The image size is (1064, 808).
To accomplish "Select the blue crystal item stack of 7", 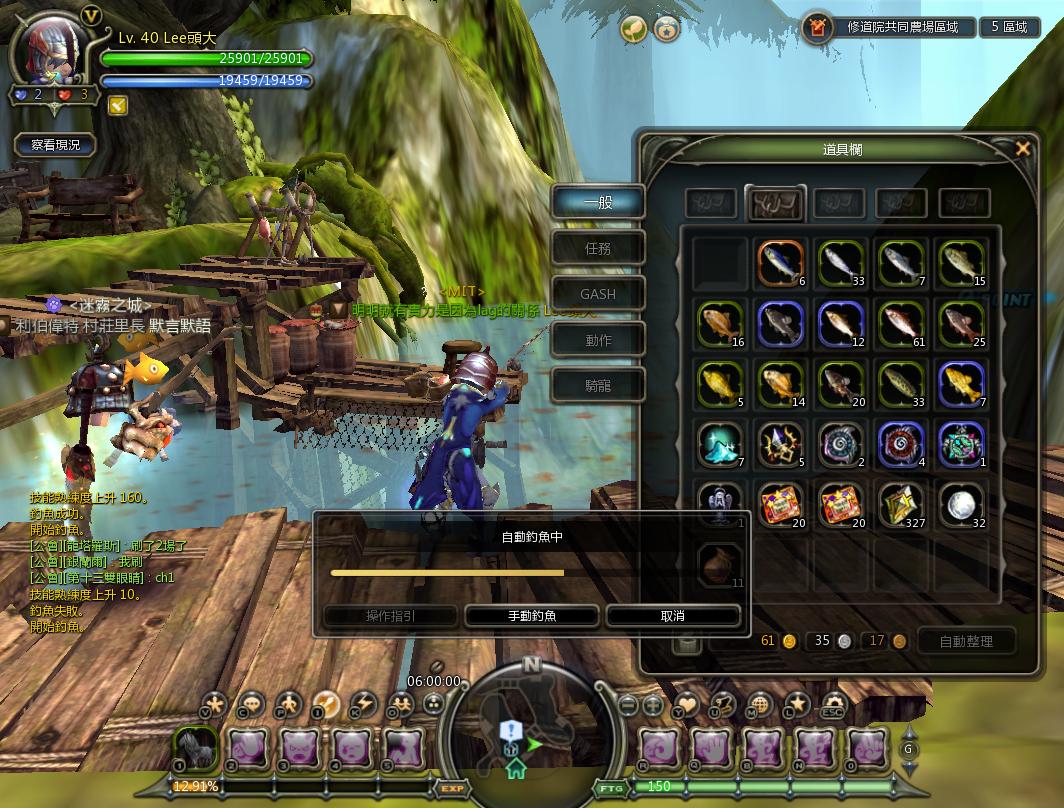I will (x=720, y=444).
